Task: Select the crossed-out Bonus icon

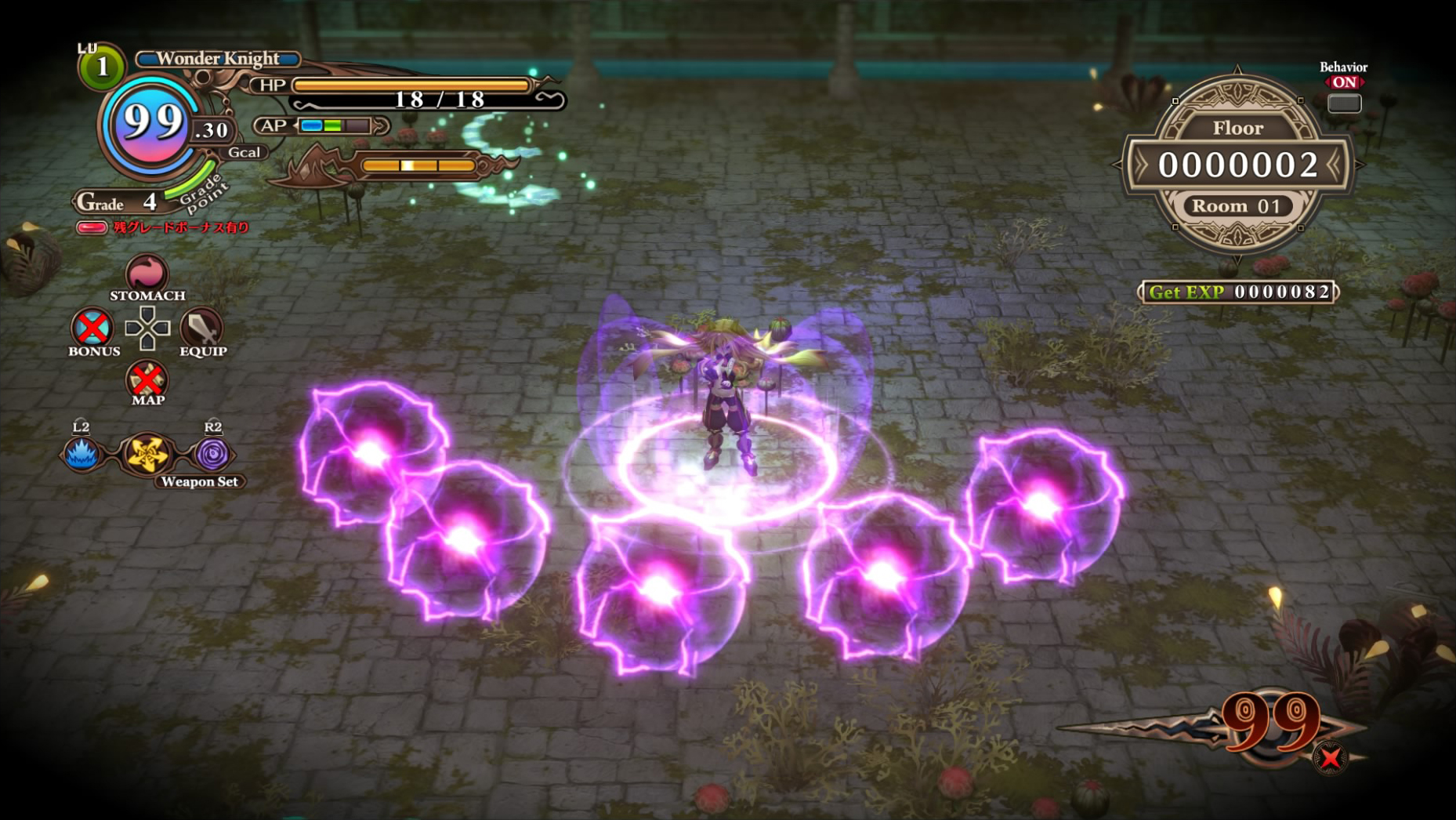Action: [92, 328]
